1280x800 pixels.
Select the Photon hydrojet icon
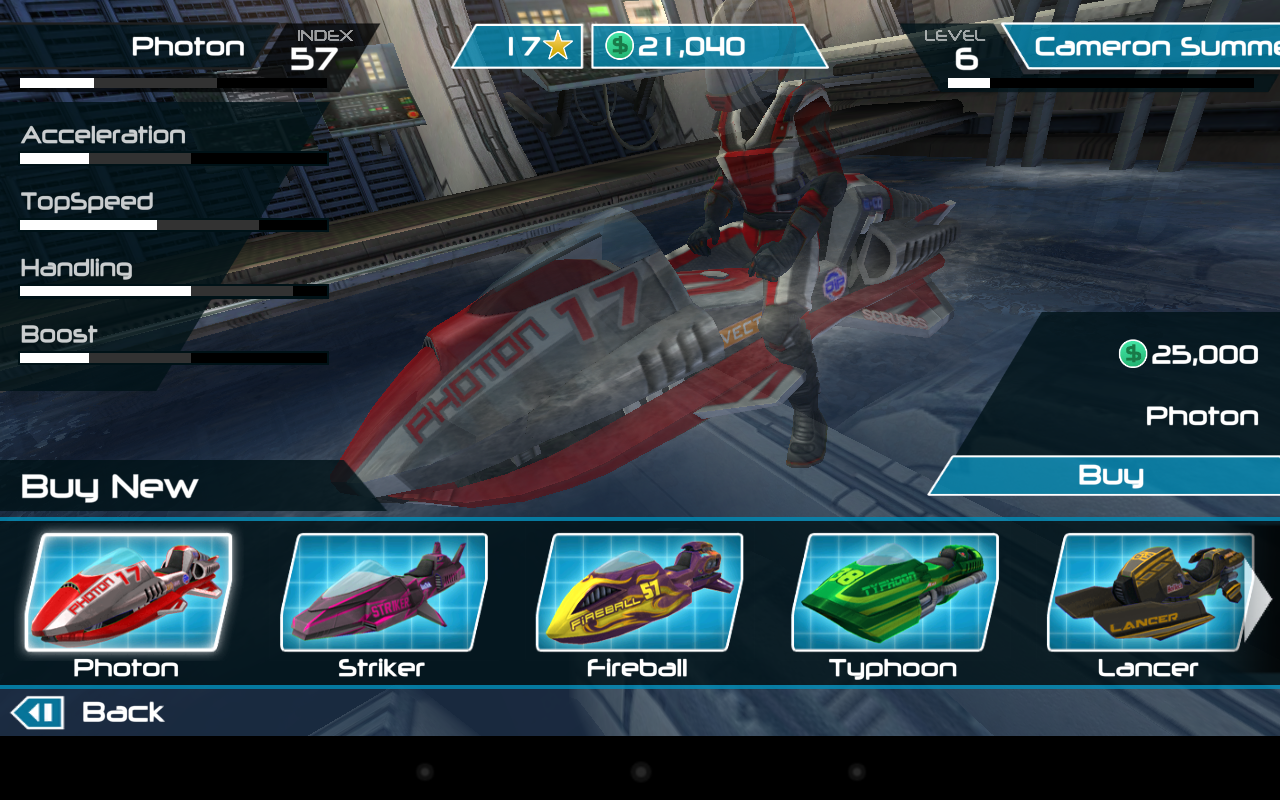128,594
